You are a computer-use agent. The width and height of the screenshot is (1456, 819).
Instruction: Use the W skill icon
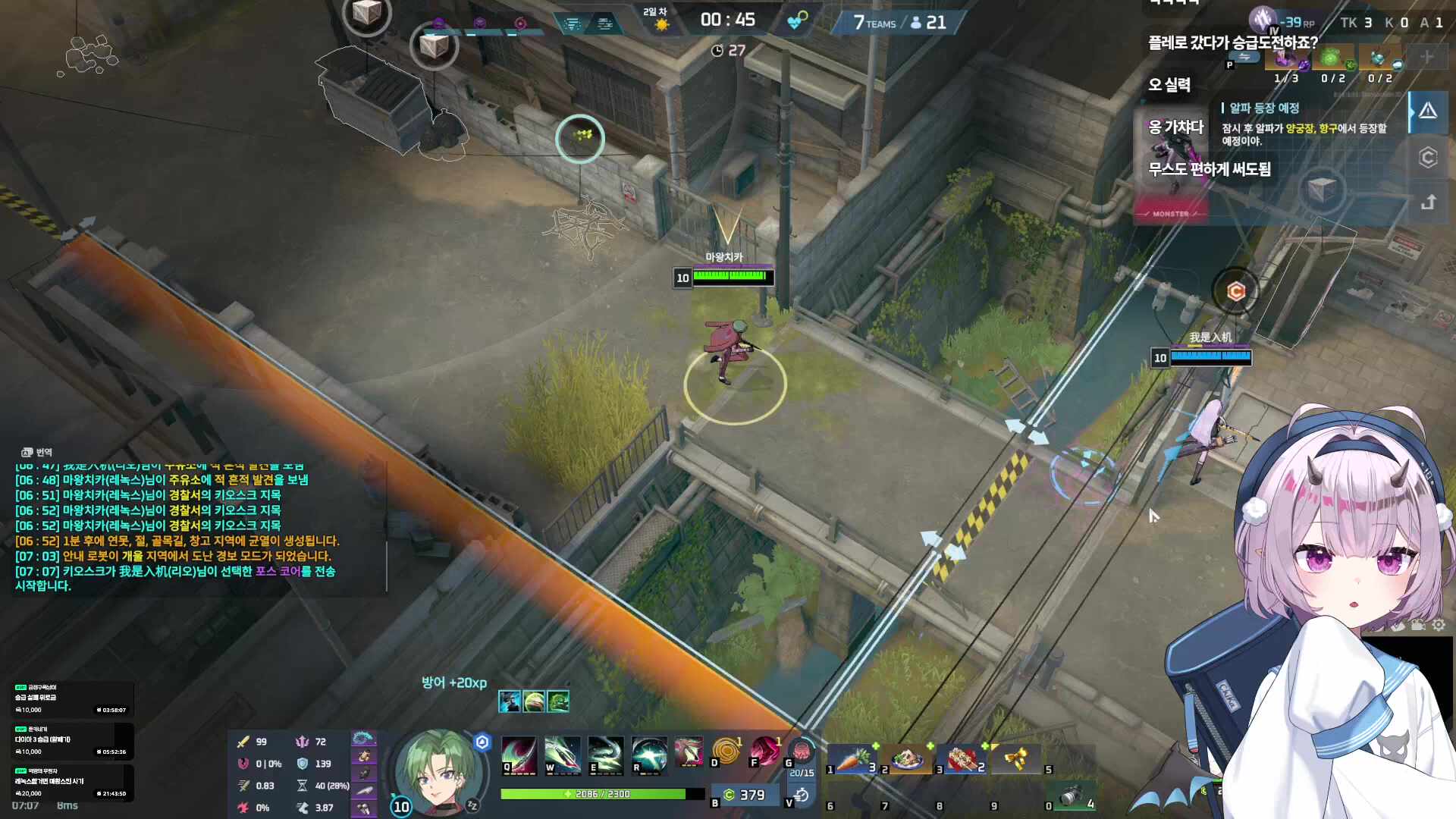click(562, 755)
